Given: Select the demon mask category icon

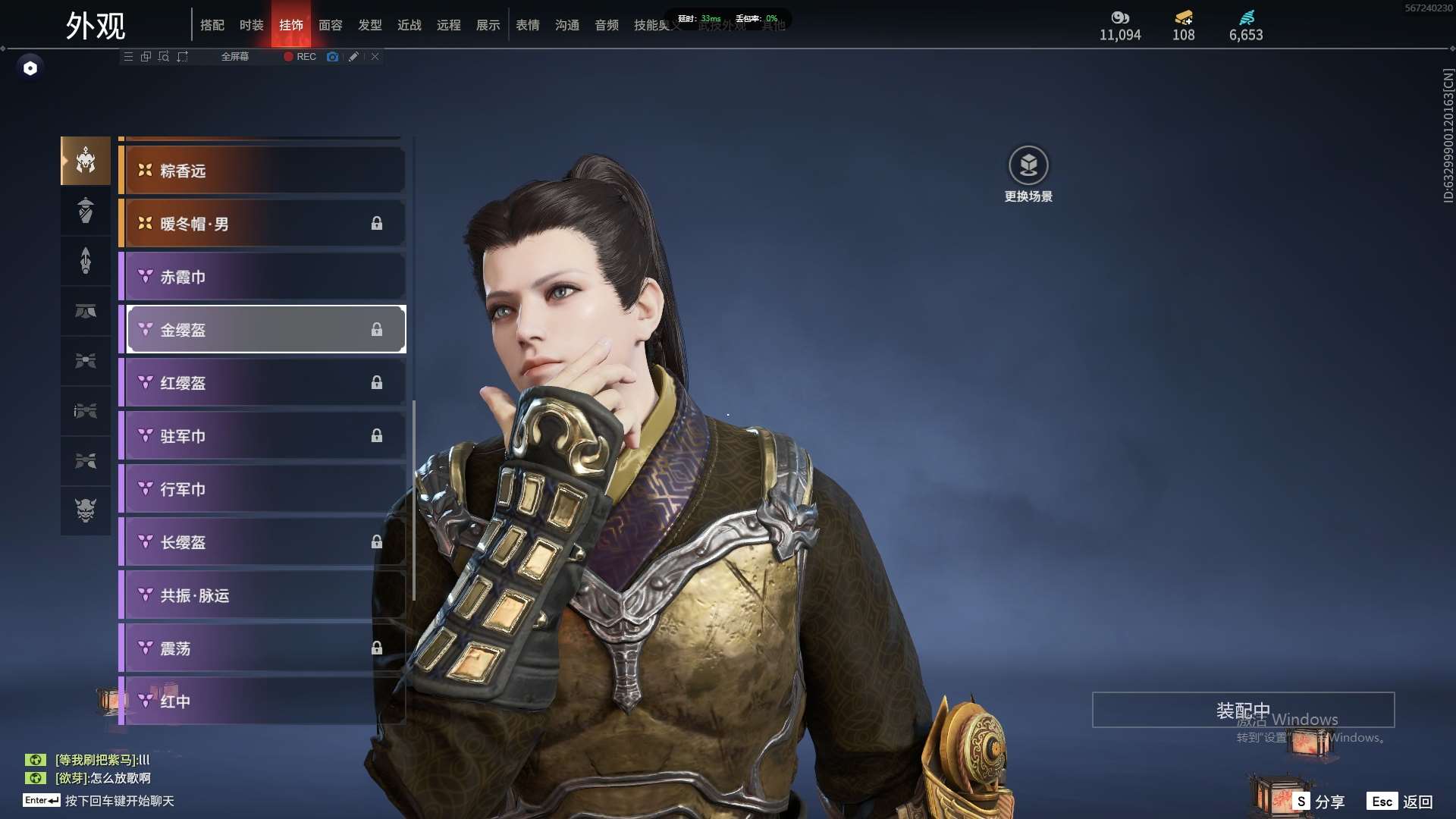Looking at the screenshot, I should pyautogui.click(x=86, y=510).
